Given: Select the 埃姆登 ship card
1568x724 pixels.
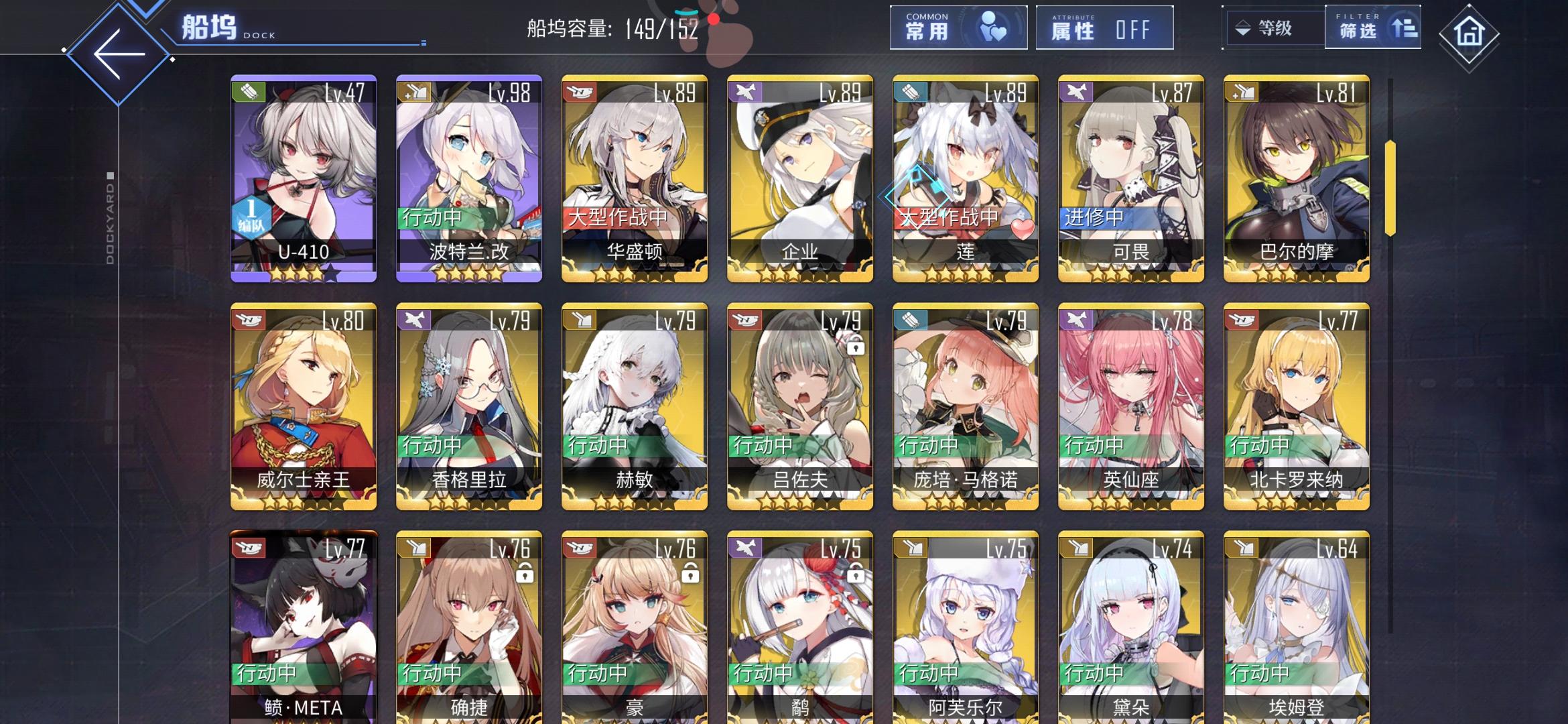Looking at the screenshot, I should click(x=1295, y=637).
